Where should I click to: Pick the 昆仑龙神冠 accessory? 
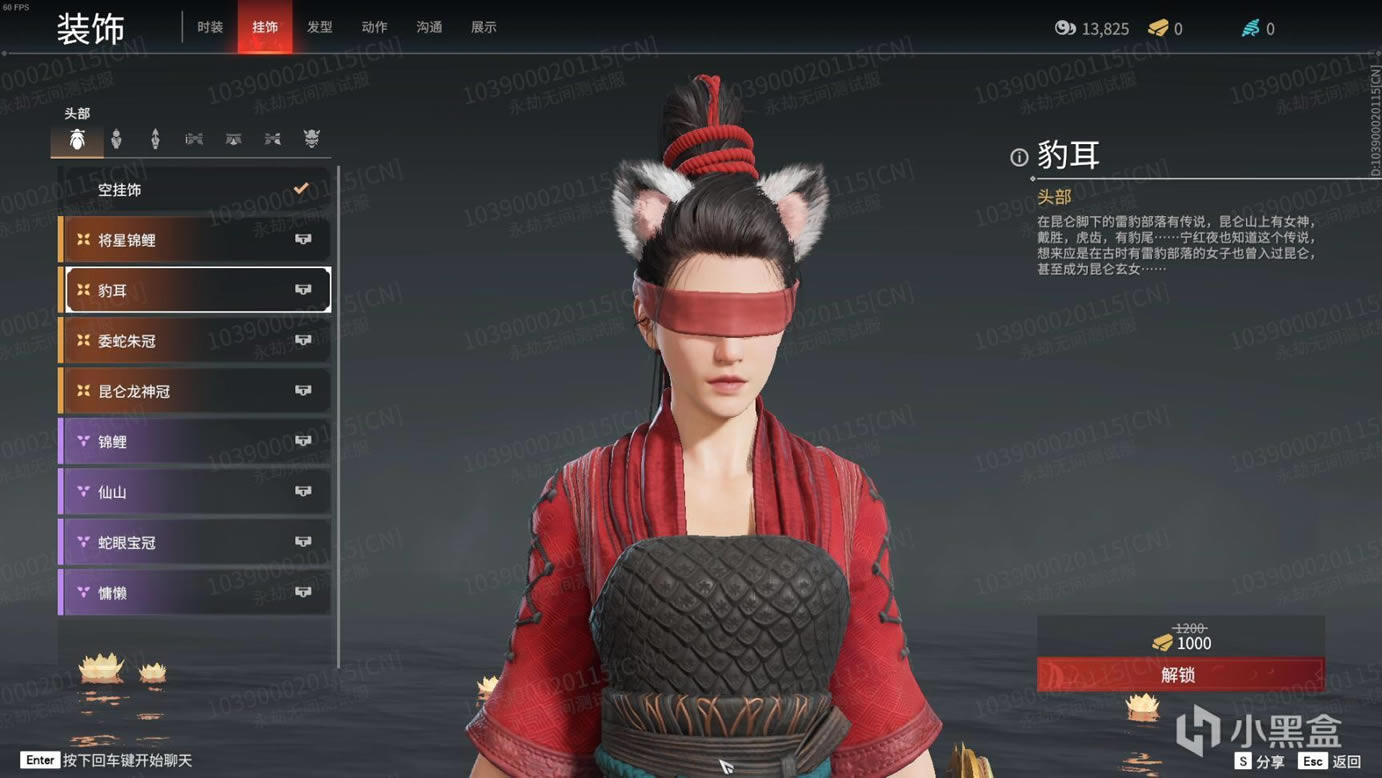pyautogui.click(x=195, y=391)
